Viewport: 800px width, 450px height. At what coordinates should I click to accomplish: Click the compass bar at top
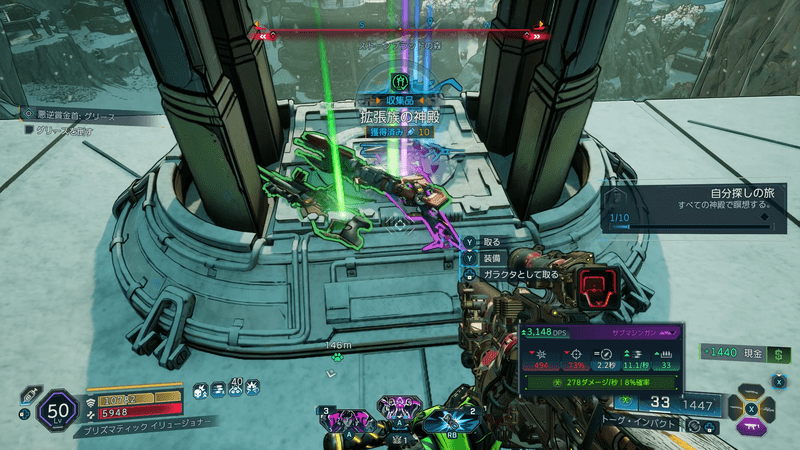click(399, 35)
